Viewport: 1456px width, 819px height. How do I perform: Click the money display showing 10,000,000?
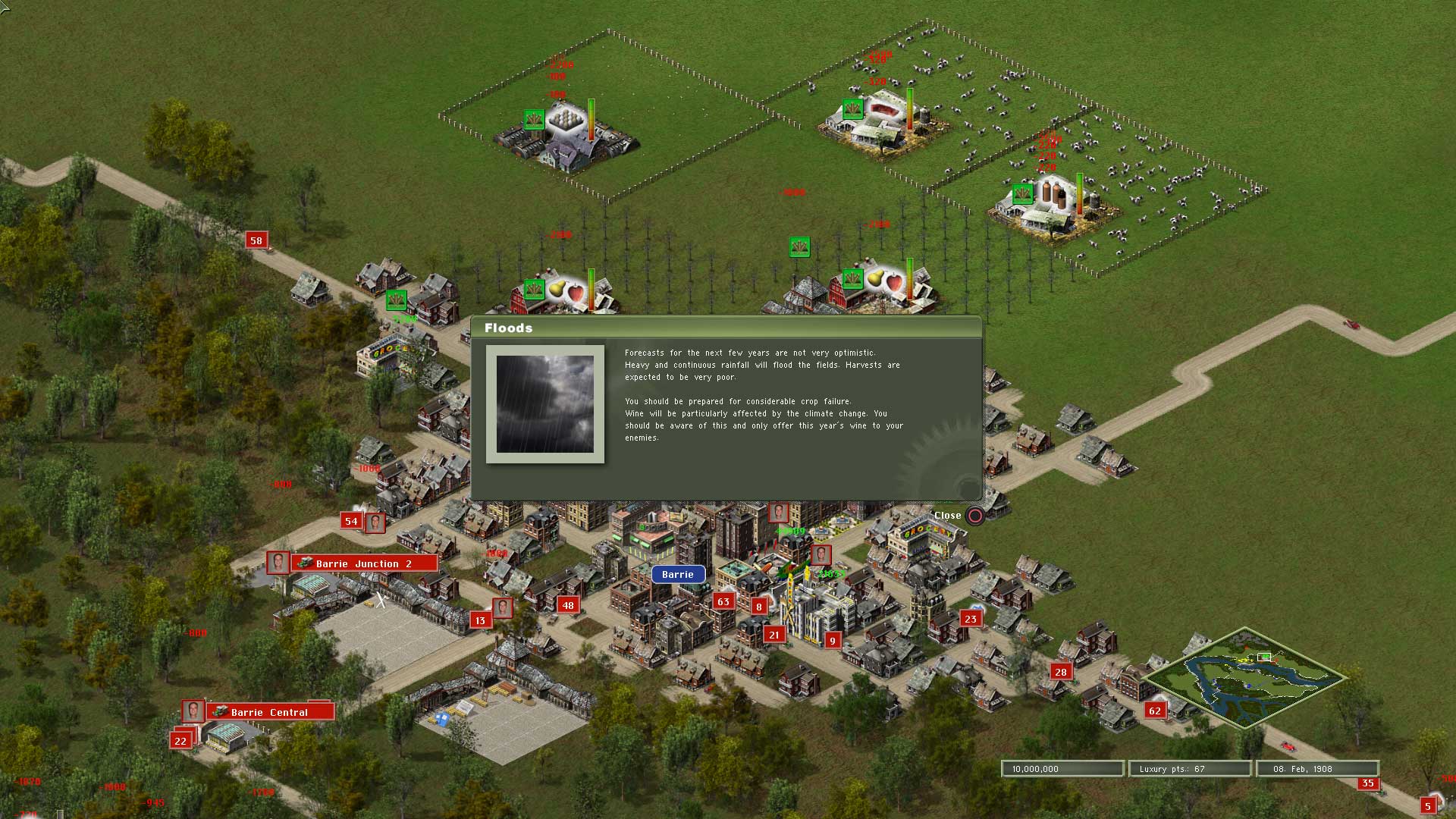click(x=1062, y=768)
